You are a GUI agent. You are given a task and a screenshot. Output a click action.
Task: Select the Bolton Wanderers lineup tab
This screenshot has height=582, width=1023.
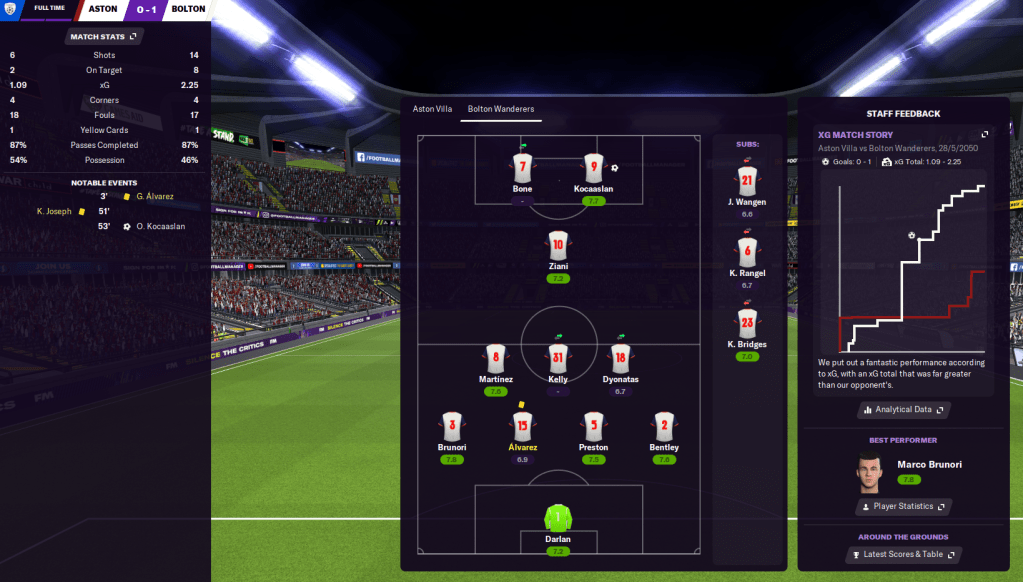[x=501, y=108]
